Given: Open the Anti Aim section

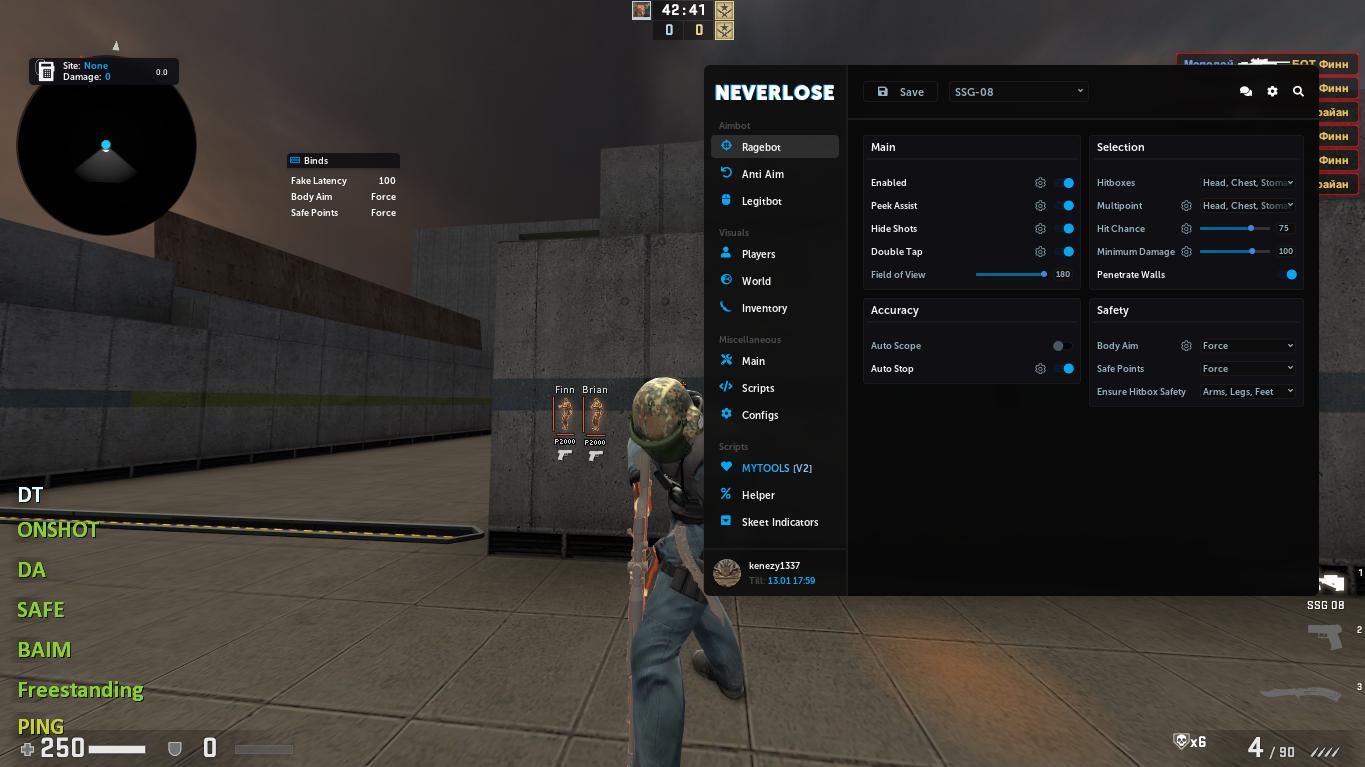Looking at the screenshot, I should tap(763, 173).
